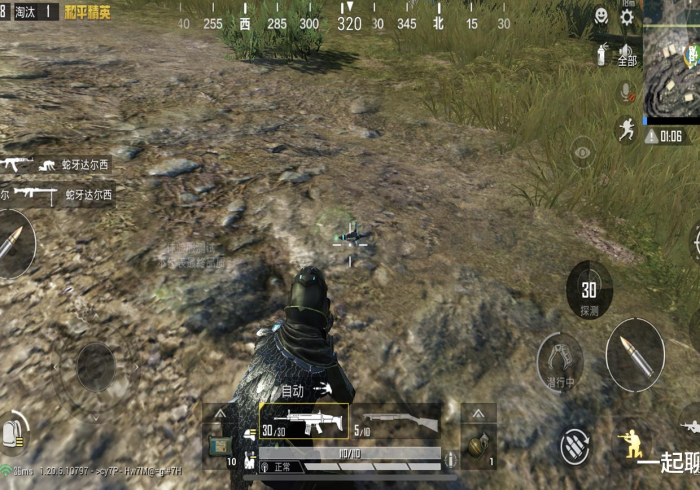700x490 pixels.
Task: Tap the spray can icon
Action: (x=602, y=53)
